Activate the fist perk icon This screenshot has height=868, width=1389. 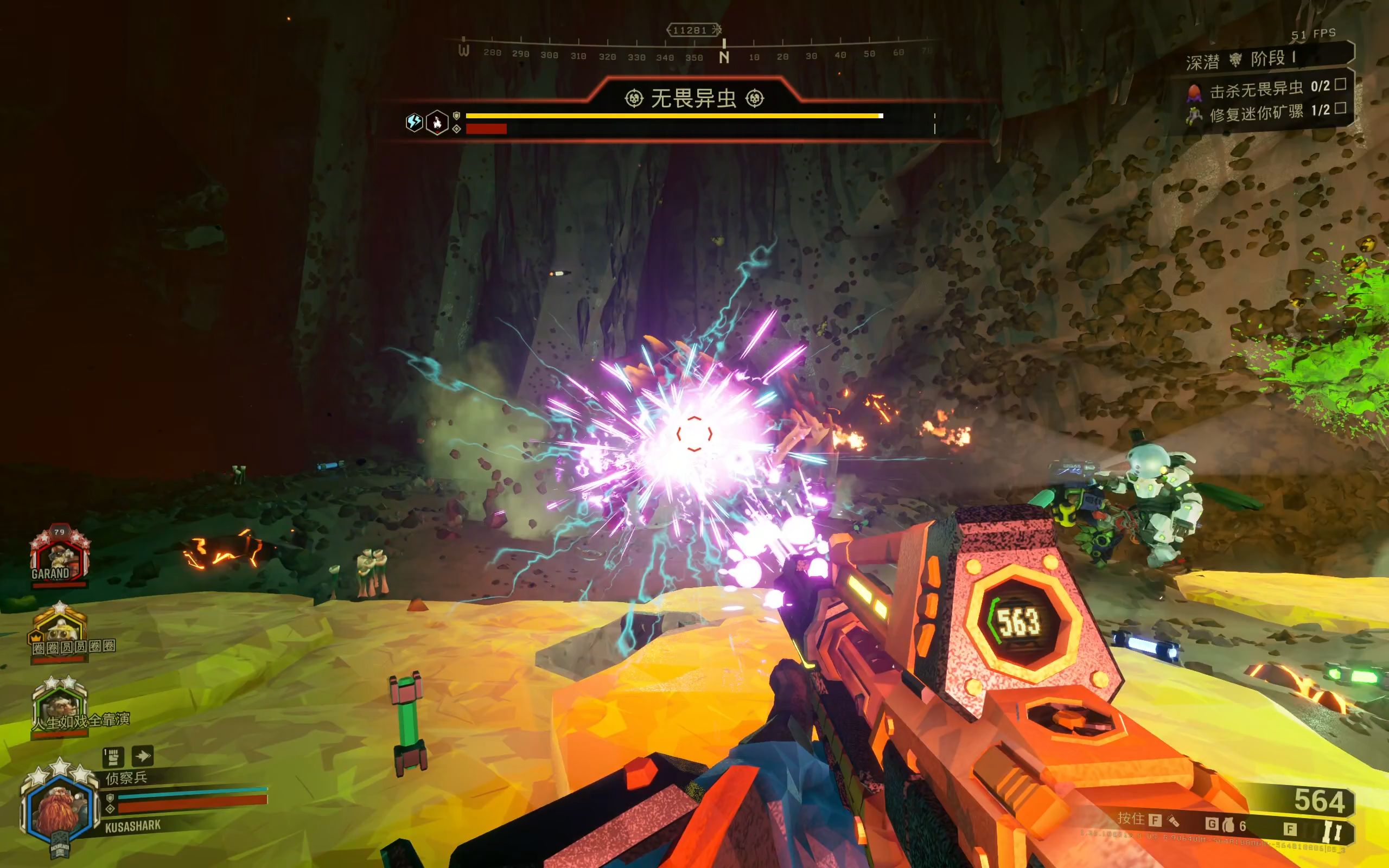click(x=113, y=757)
